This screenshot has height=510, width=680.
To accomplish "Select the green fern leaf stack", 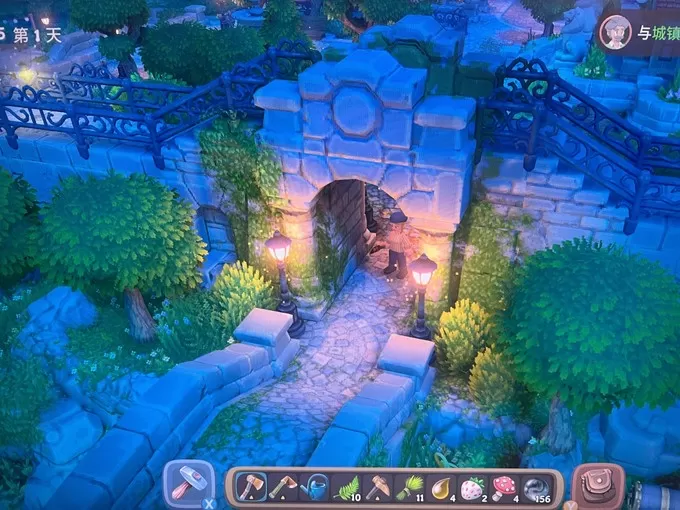I will pos(346,488).
